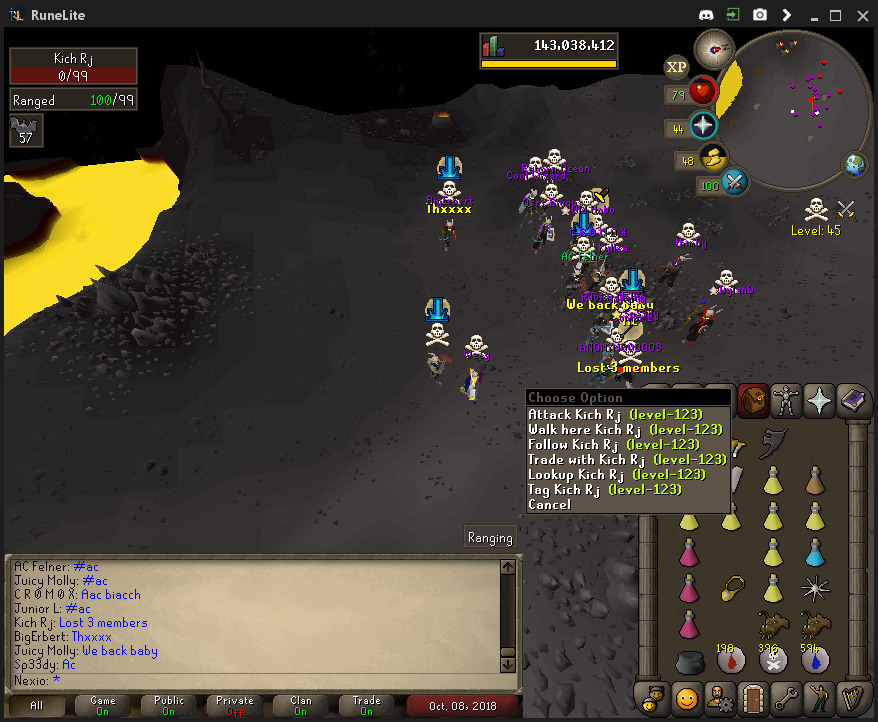Choose Lookup Kich Rj option
The height and width of the screenshot is (722, 878).
pos(616,474)
